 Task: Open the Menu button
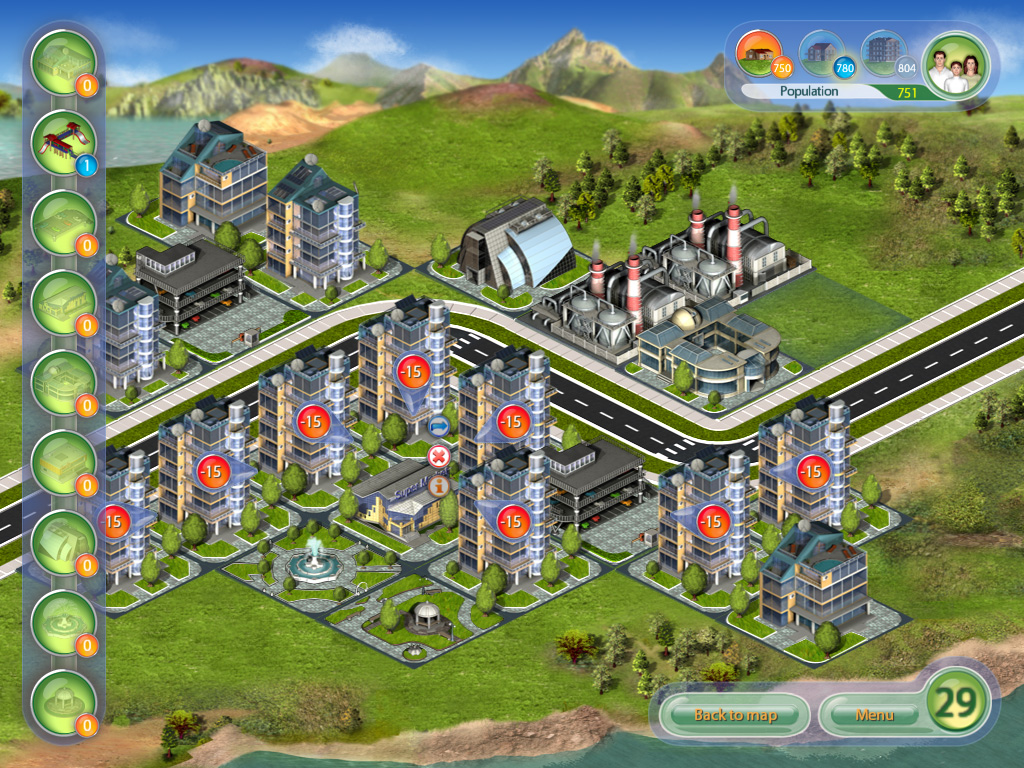coord(872,714)
